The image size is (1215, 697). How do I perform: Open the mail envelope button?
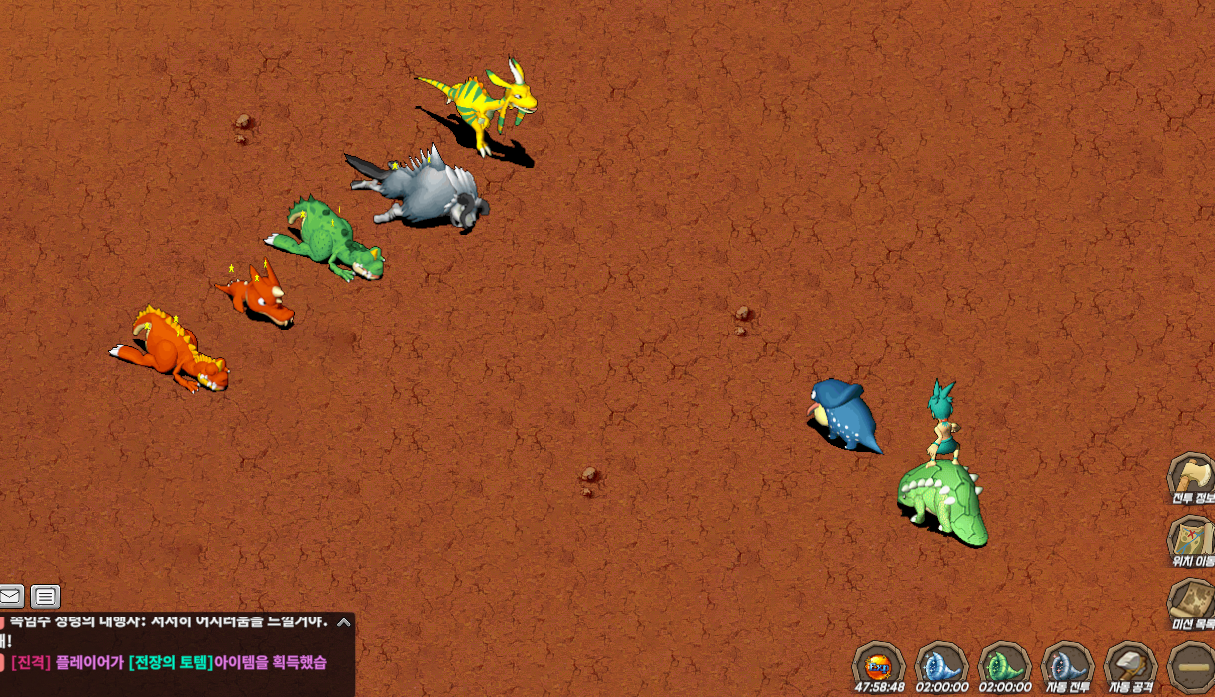tap(11, 597)
